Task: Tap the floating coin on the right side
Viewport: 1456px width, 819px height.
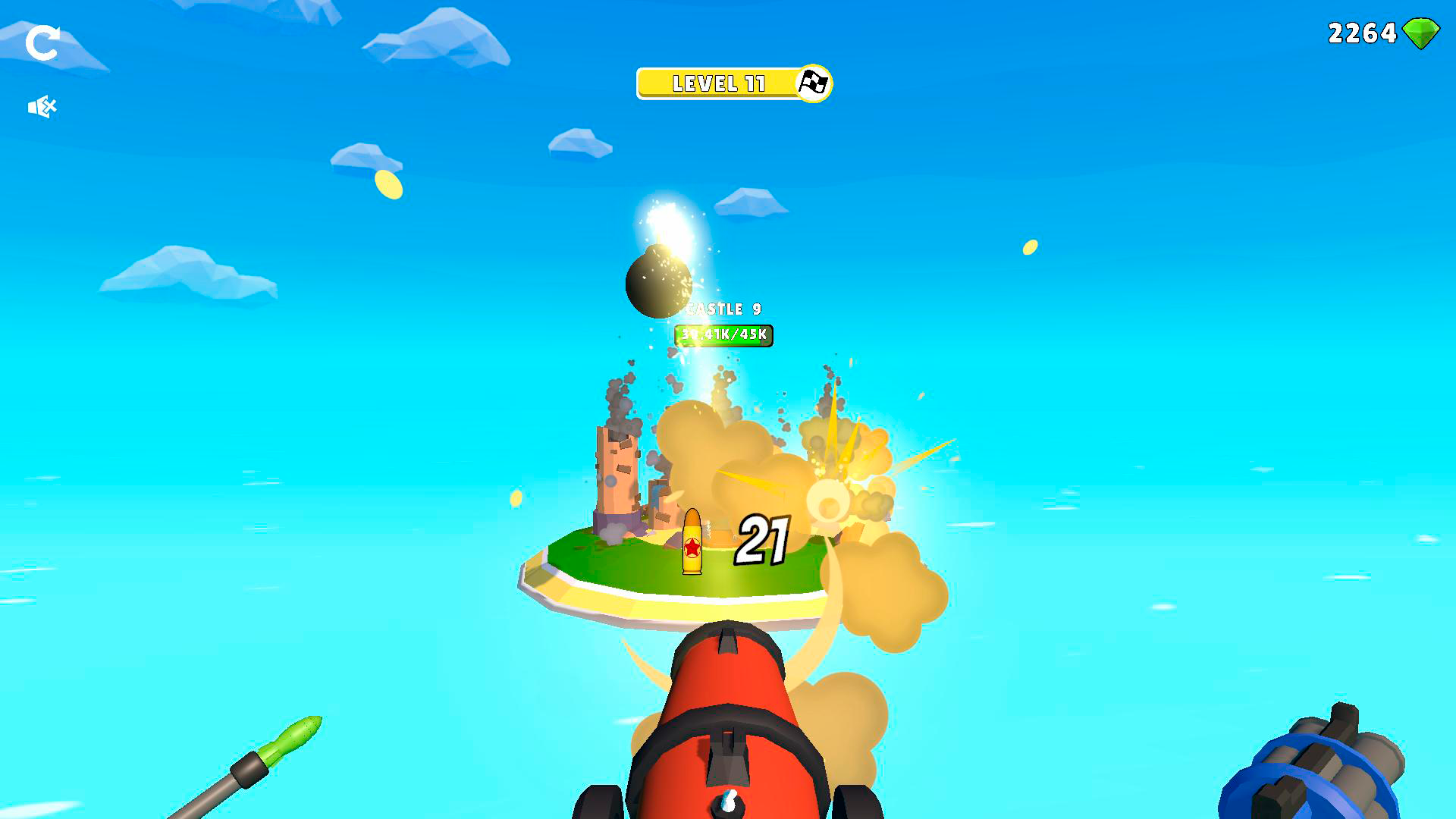Action: (x=1031, y=245)
